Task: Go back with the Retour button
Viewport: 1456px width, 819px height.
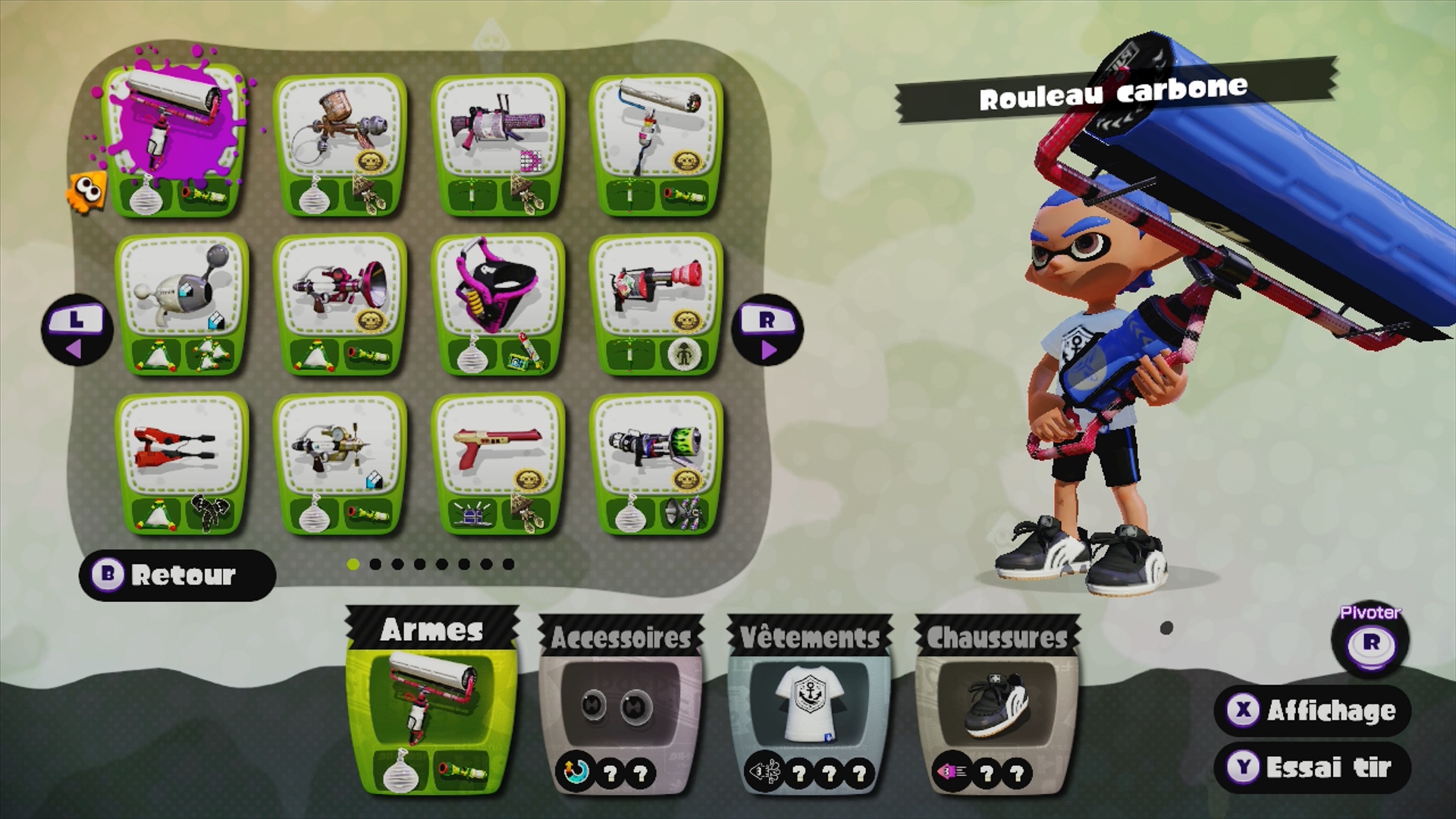Action: (x=177, y=576)
